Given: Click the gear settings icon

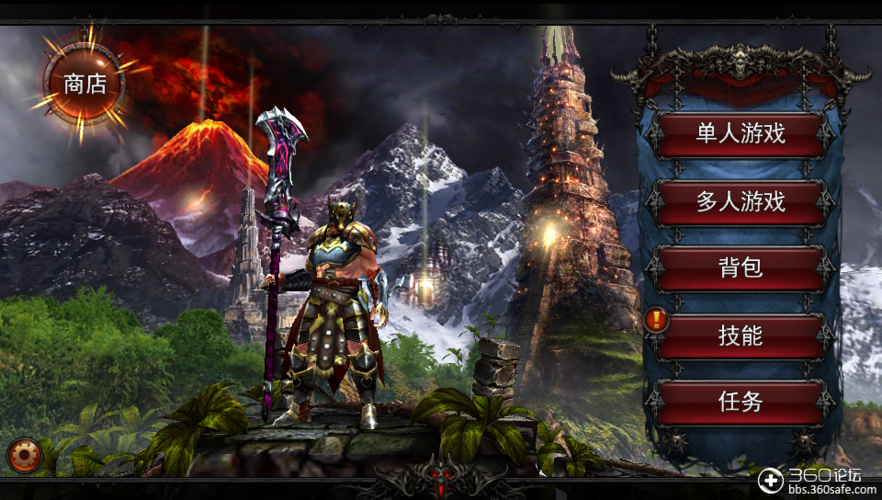Looking at the screenshot, I should 24,456.
